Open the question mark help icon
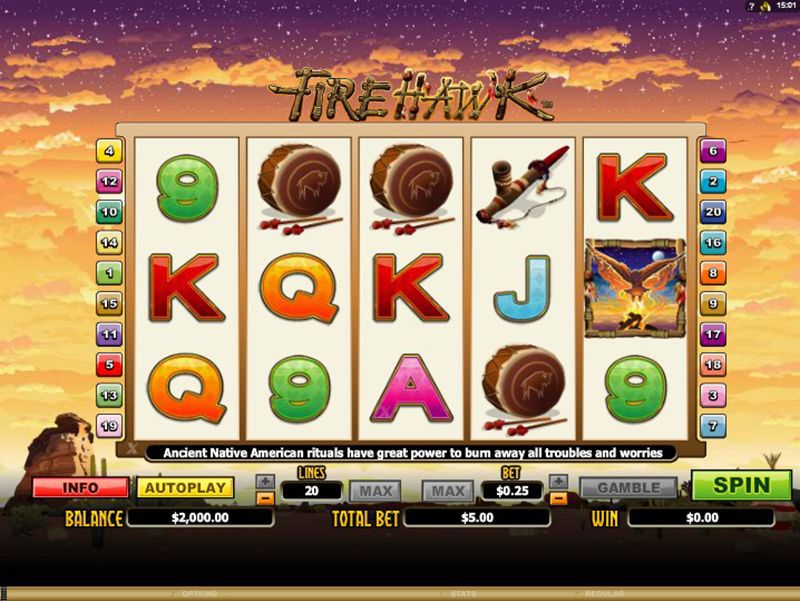Viewport: 800px width, 601px height. pyautogui.click(x=750, y=7)
